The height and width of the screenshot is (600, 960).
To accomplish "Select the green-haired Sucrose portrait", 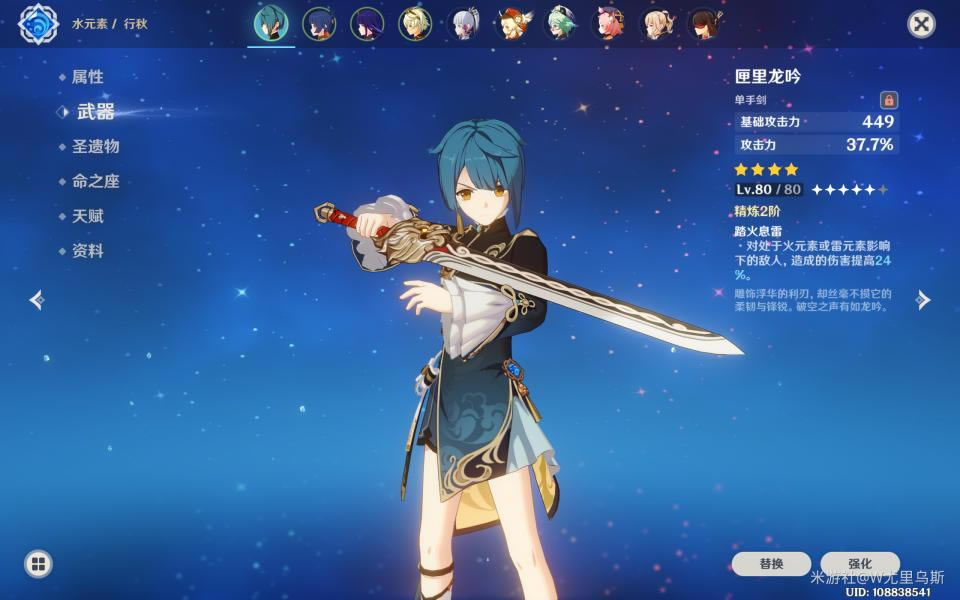I will (x=561, y=24).
